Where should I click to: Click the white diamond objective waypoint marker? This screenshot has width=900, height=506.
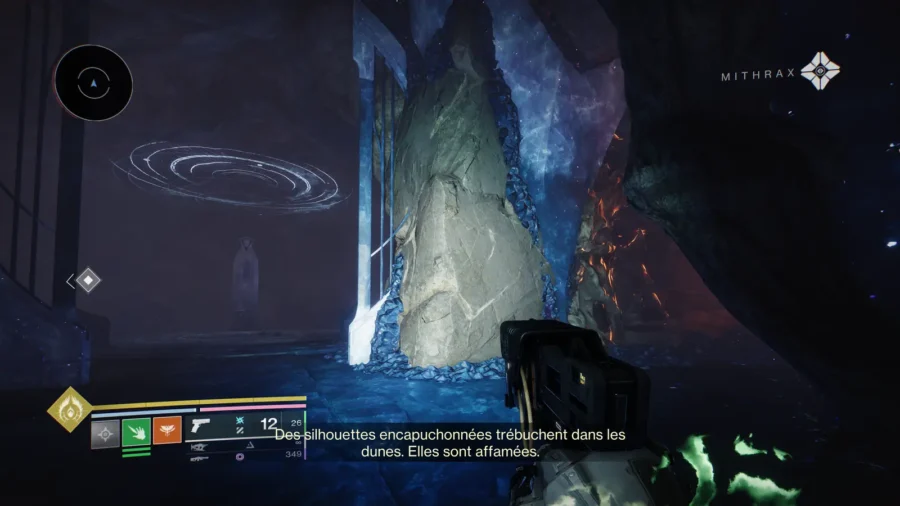(88, 281)
